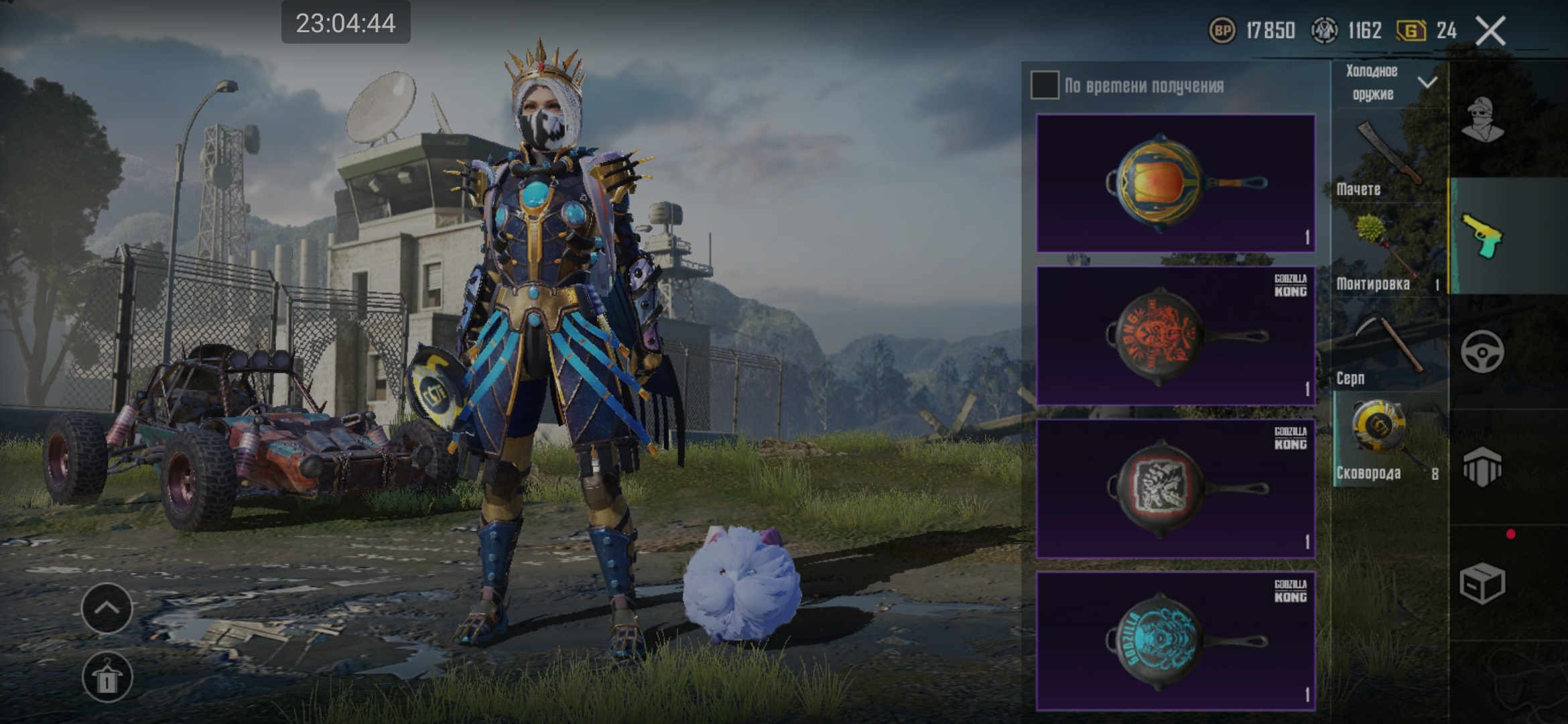Image resolution: width=1568 pixels, height=724 pixels.
Task: Open the wardrobe hanger preset button
Action: click(x=107, y=677)
